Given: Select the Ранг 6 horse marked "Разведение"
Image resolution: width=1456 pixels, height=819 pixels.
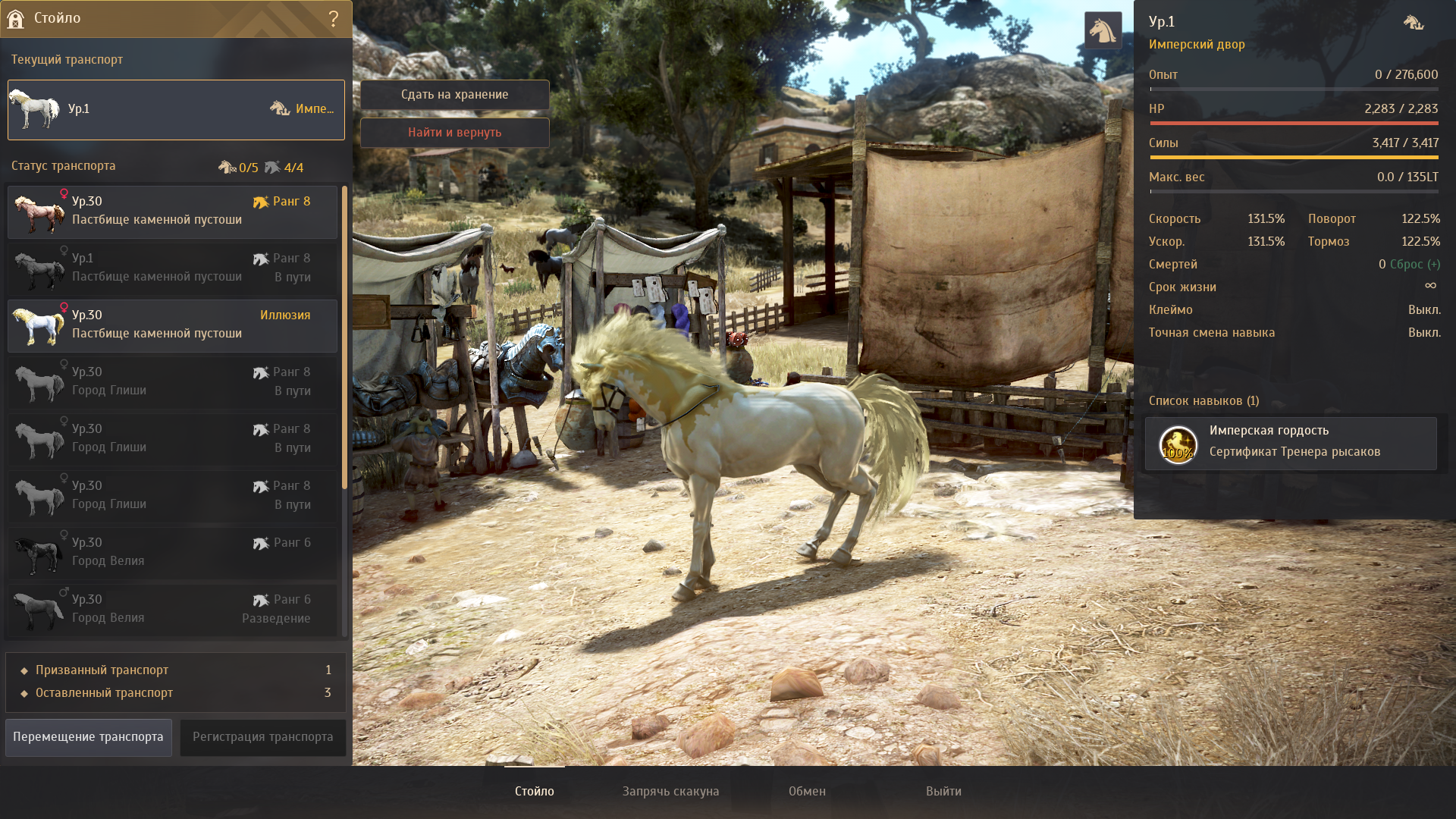Looking at the screenshot, I should point(173,610).
